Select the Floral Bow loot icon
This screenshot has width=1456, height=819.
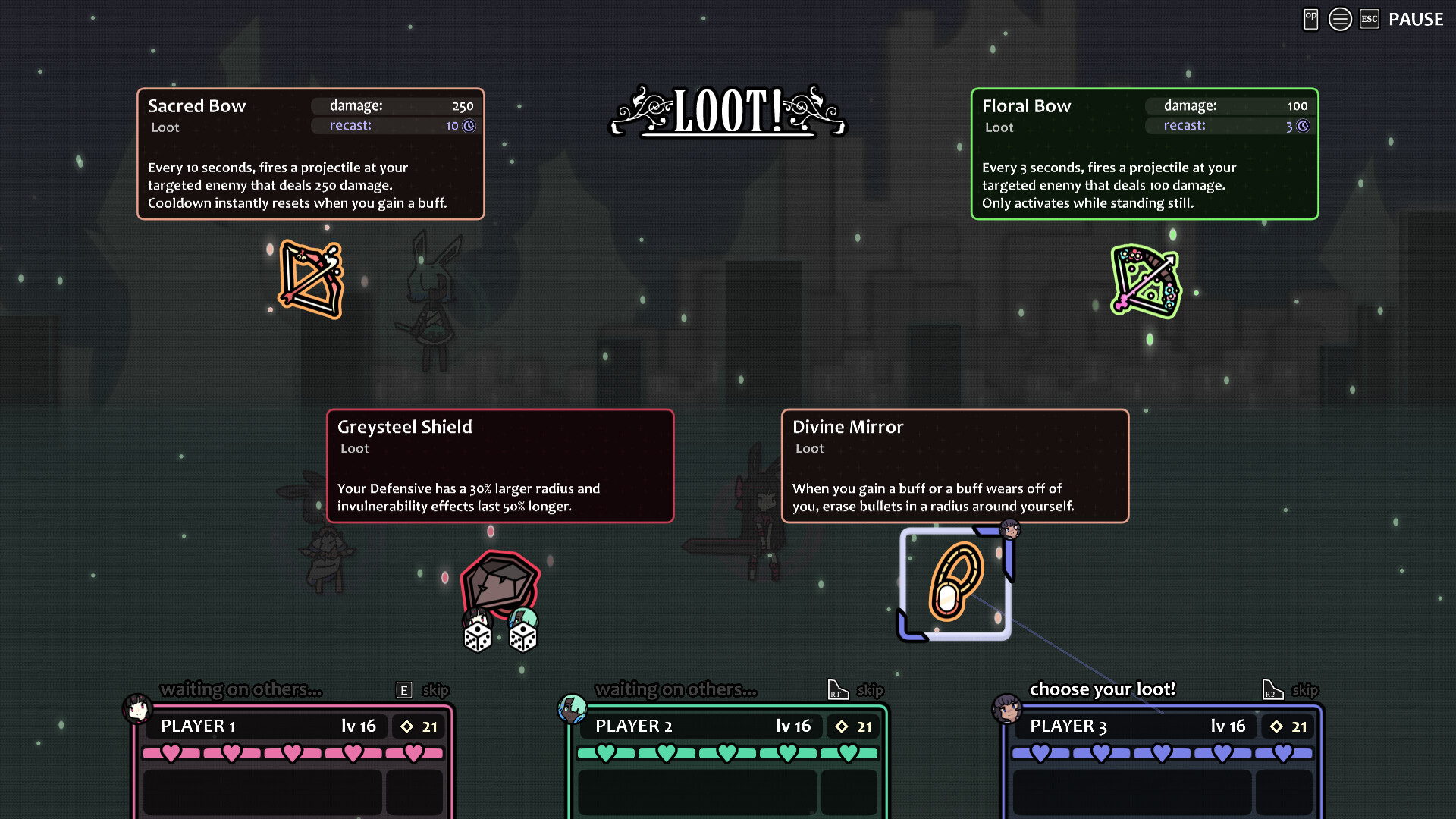point(1145,281)
